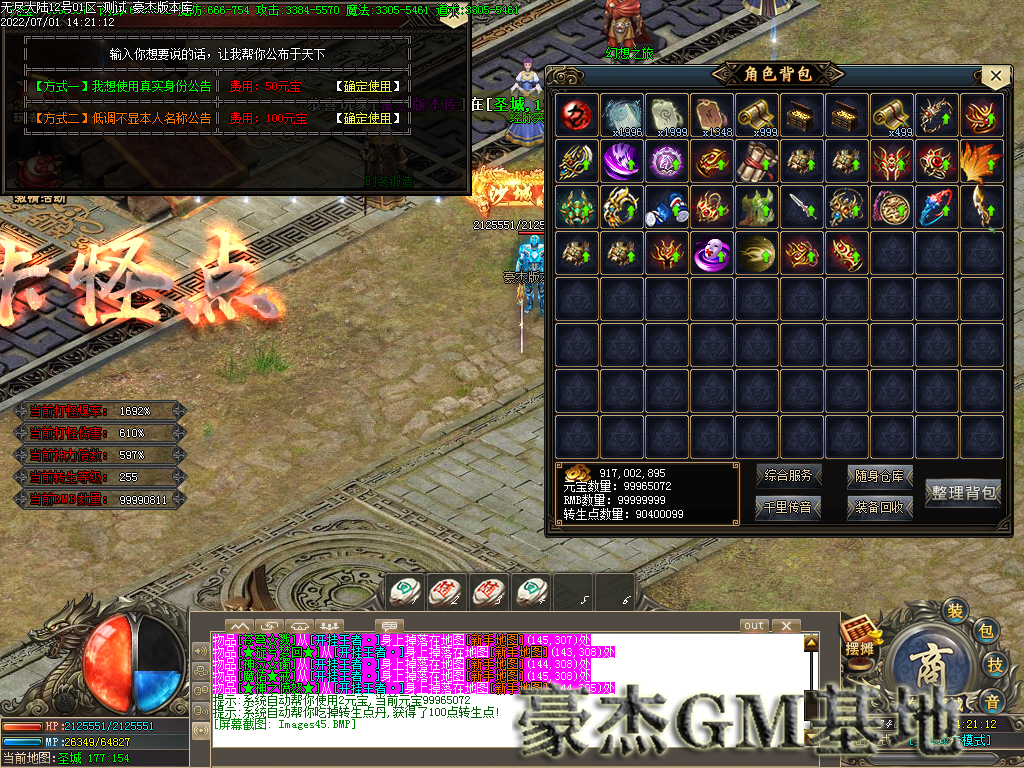Viewport: 1024px width, 768px height.
Task: Open the 商 shop round button
Action: 926,664
